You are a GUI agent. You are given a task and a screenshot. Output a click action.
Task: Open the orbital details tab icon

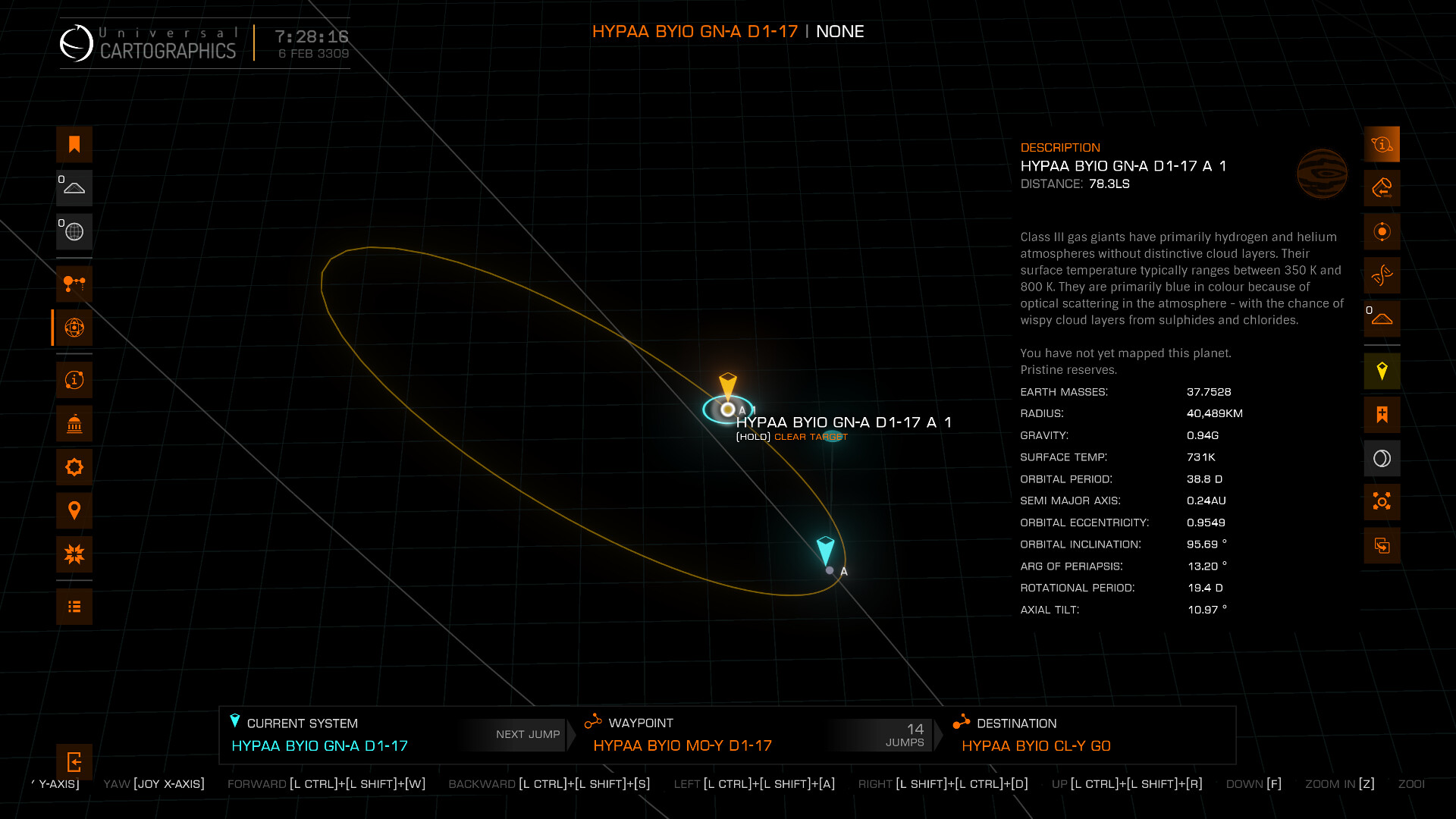click(1382, 231)
